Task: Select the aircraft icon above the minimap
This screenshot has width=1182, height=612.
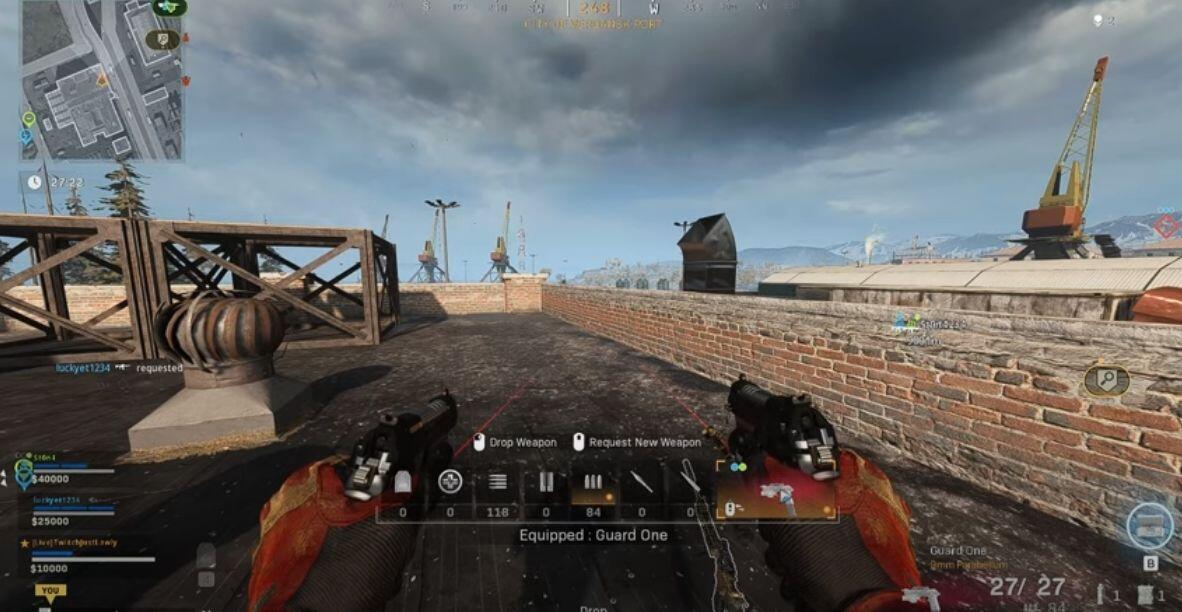Action: tap(168, 7)
